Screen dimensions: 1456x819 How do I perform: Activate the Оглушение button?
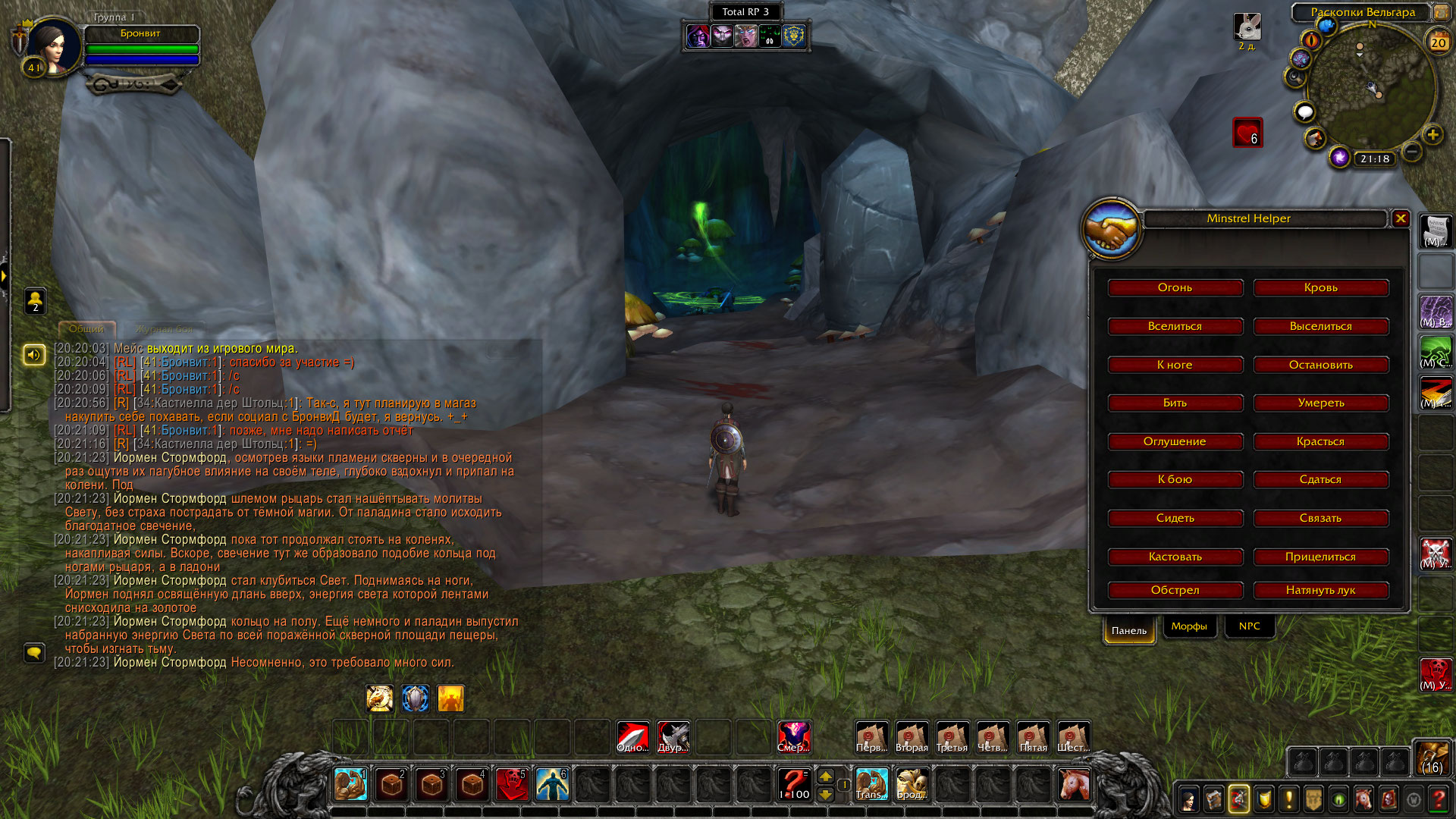1175,442
